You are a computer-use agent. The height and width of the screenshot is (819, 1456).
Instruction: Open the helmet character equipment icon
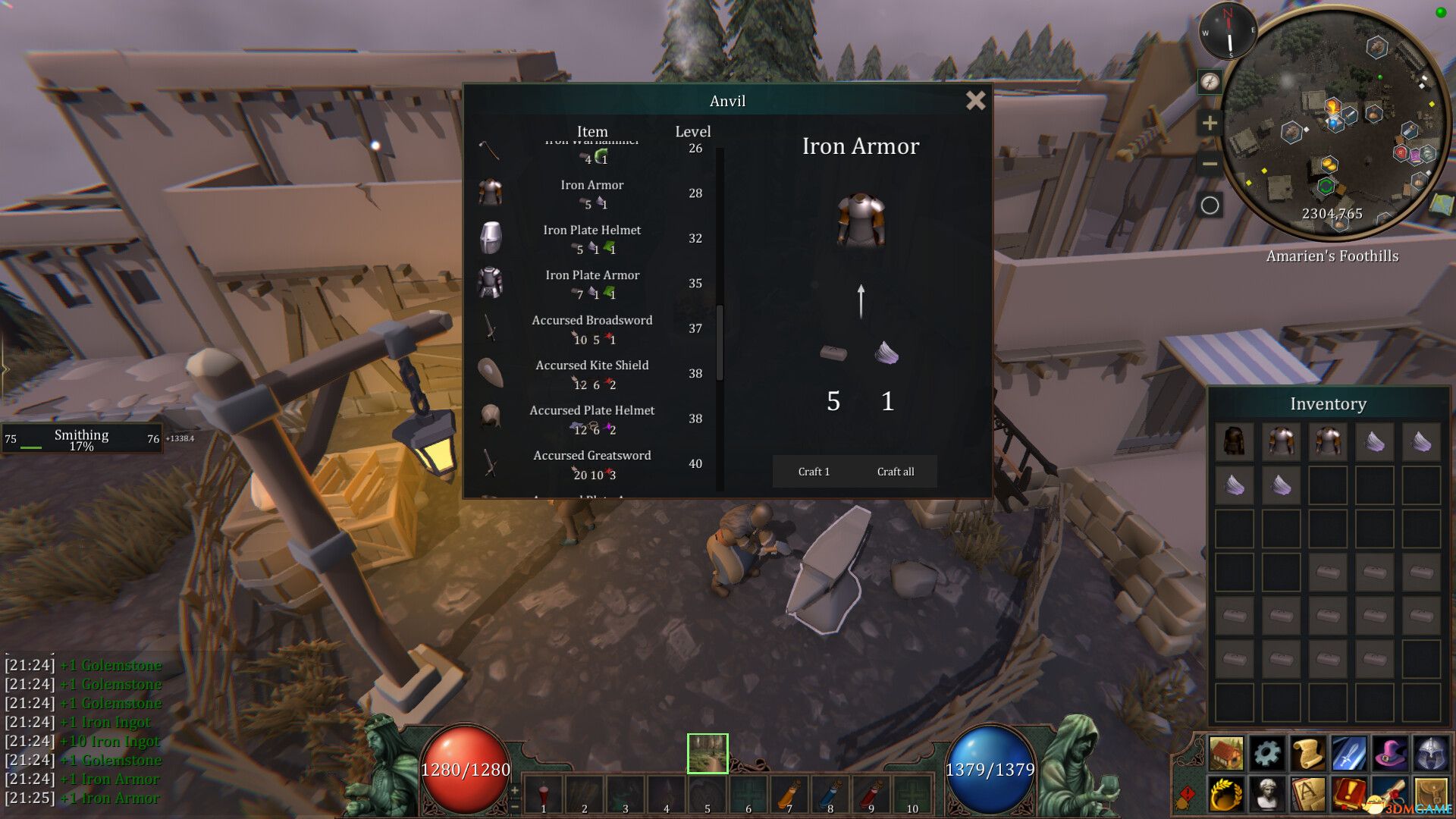[x=1431, y=752]
